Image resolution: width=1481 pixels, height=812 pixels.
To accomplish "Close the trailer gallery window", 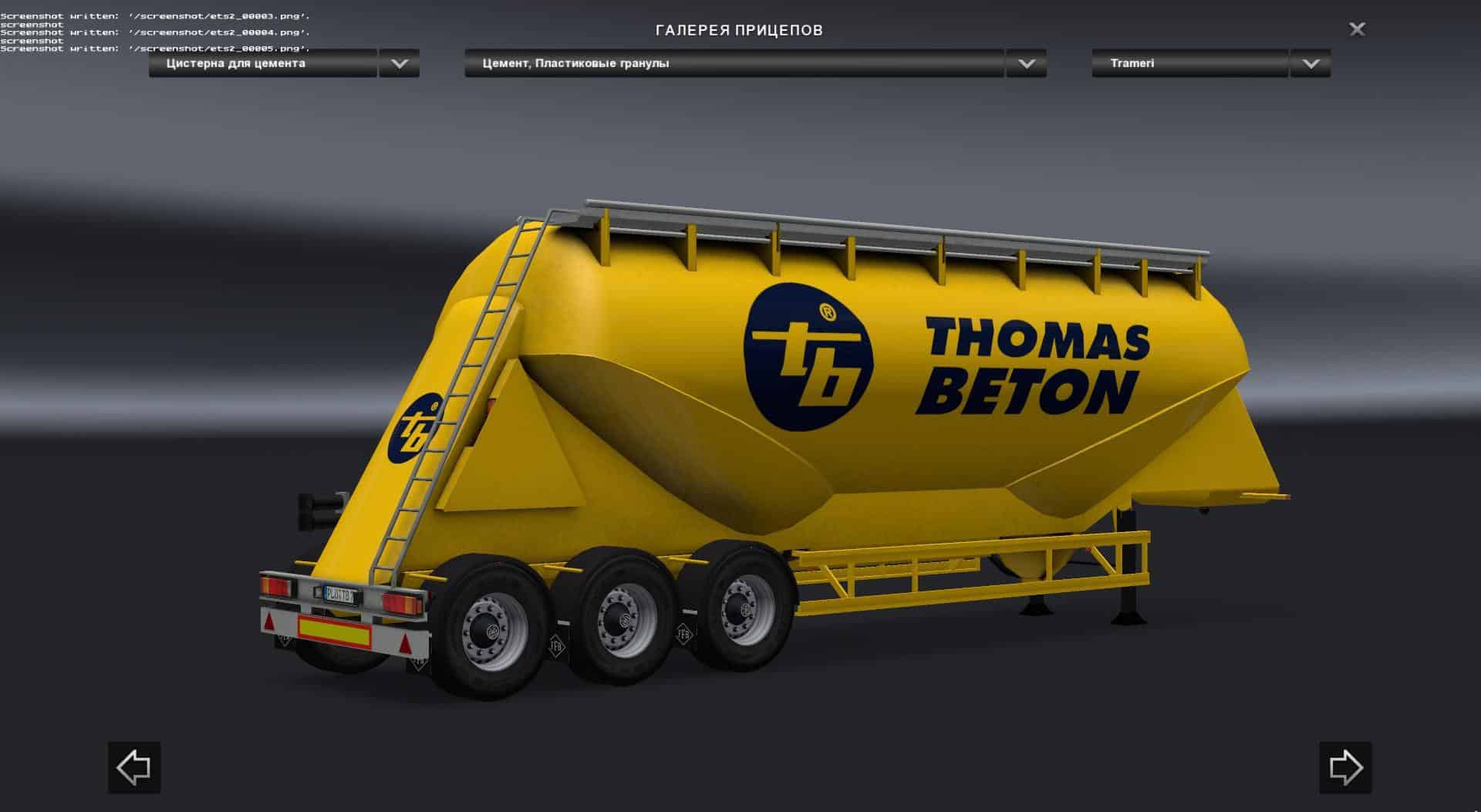I will (1357, 29).
